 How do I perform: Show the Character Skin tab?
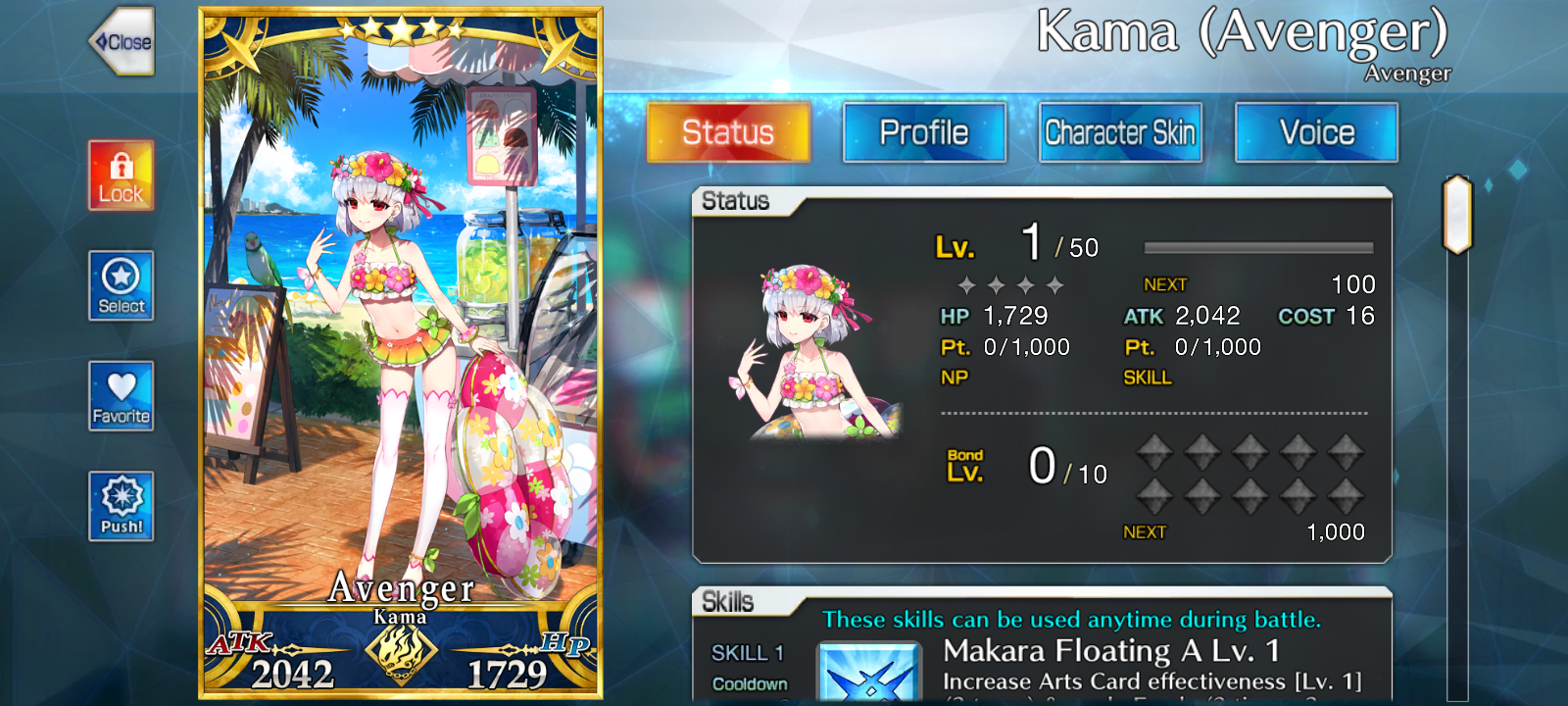point(1120,132)
